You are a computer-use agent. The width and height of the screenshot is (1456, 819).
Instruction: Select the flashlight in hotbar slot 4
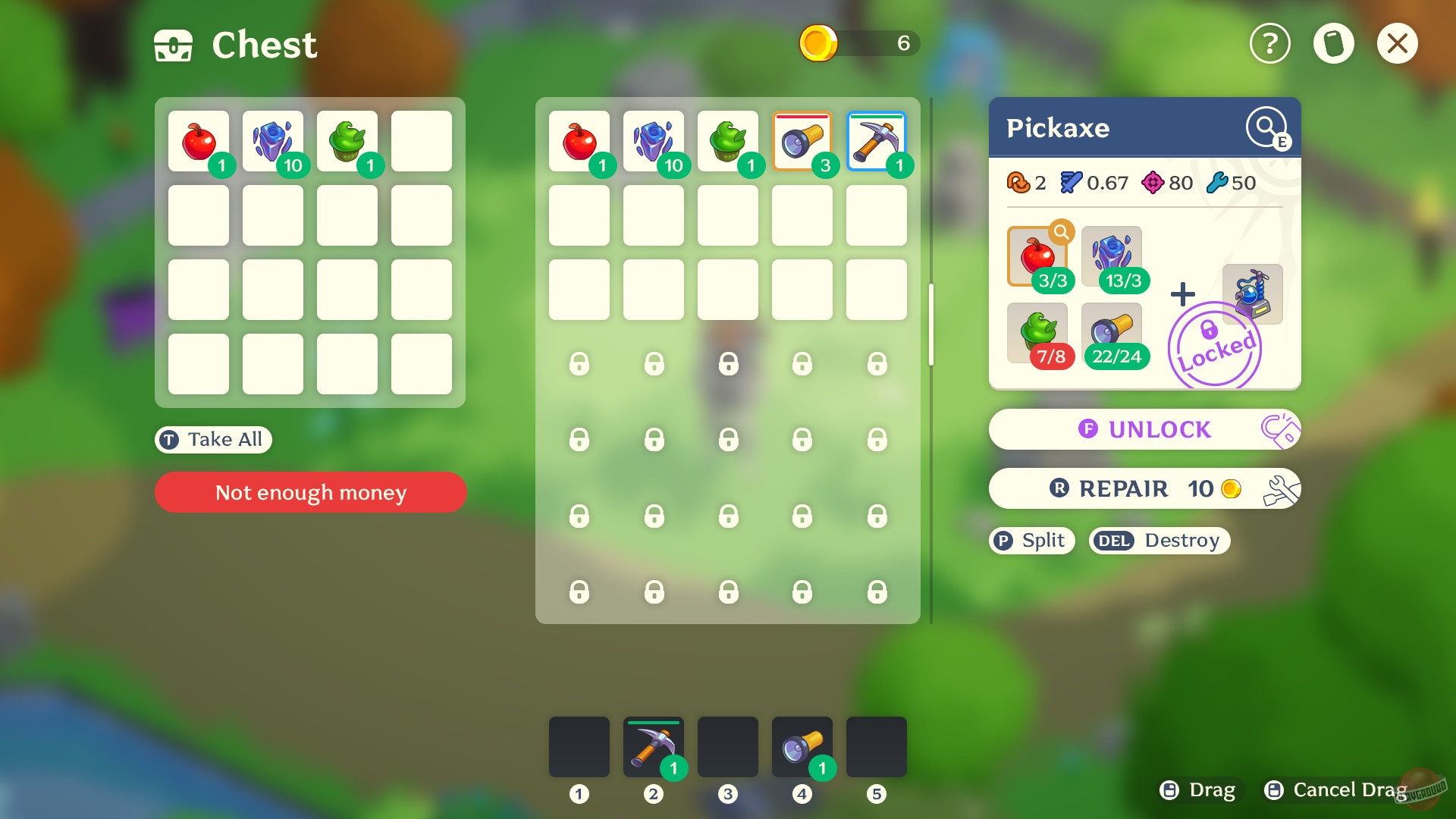pyautogui.click(x=802, y=747)
